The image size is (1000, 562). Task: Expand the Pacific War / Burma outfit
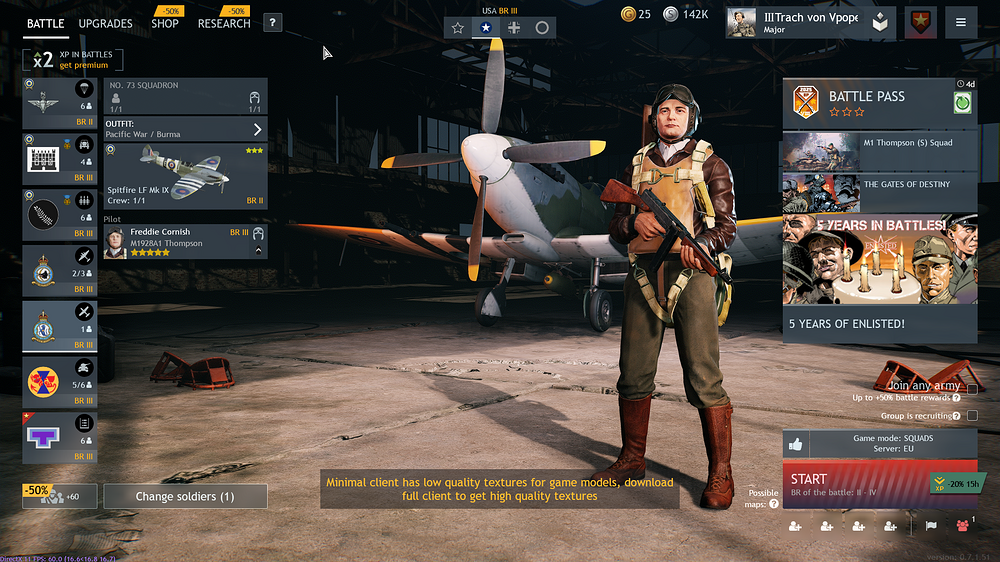point(186,129)
